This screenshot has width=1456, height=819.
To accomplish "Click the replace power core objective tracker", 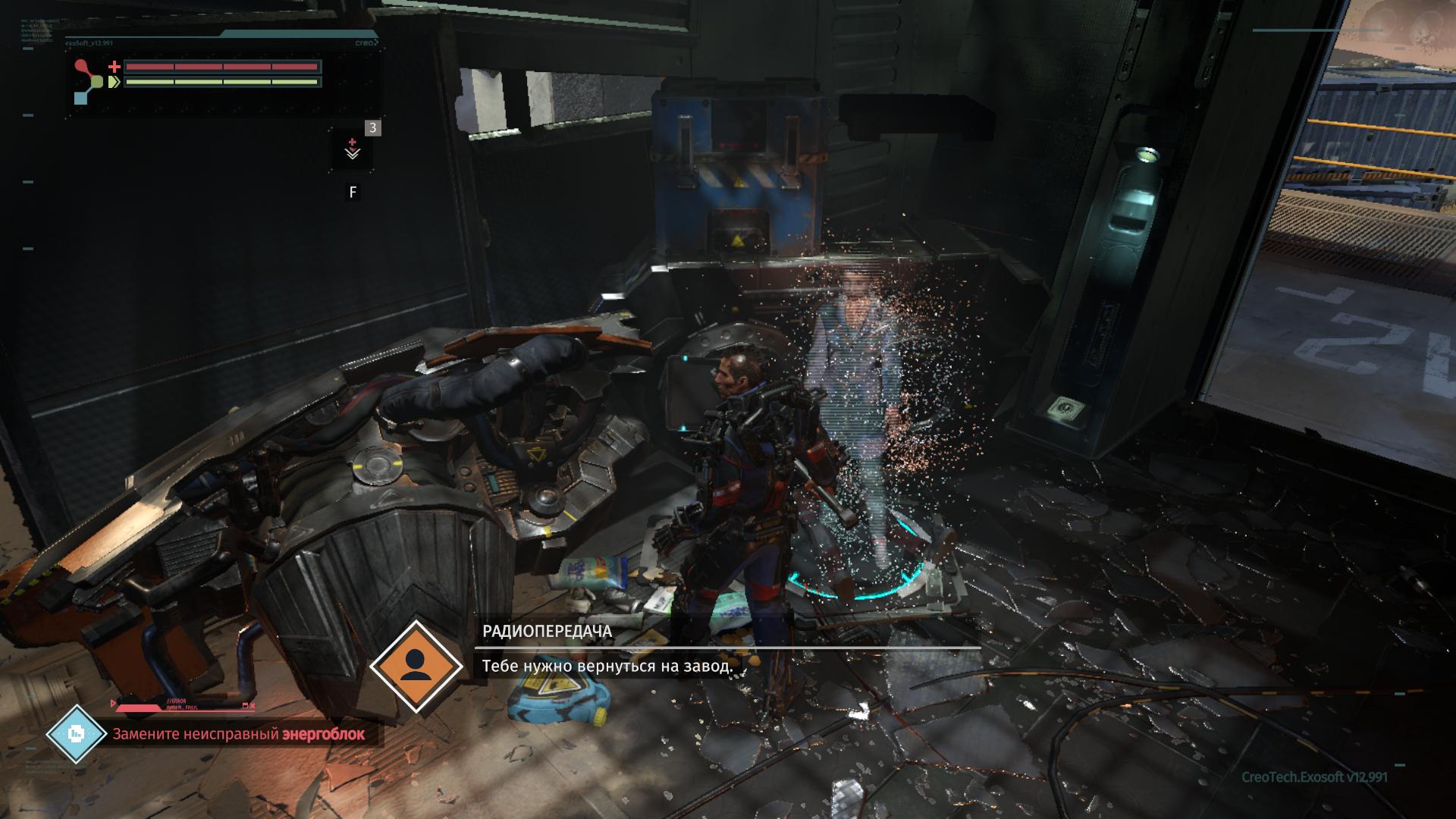I will pyautogui.click(x=238, y=734).
